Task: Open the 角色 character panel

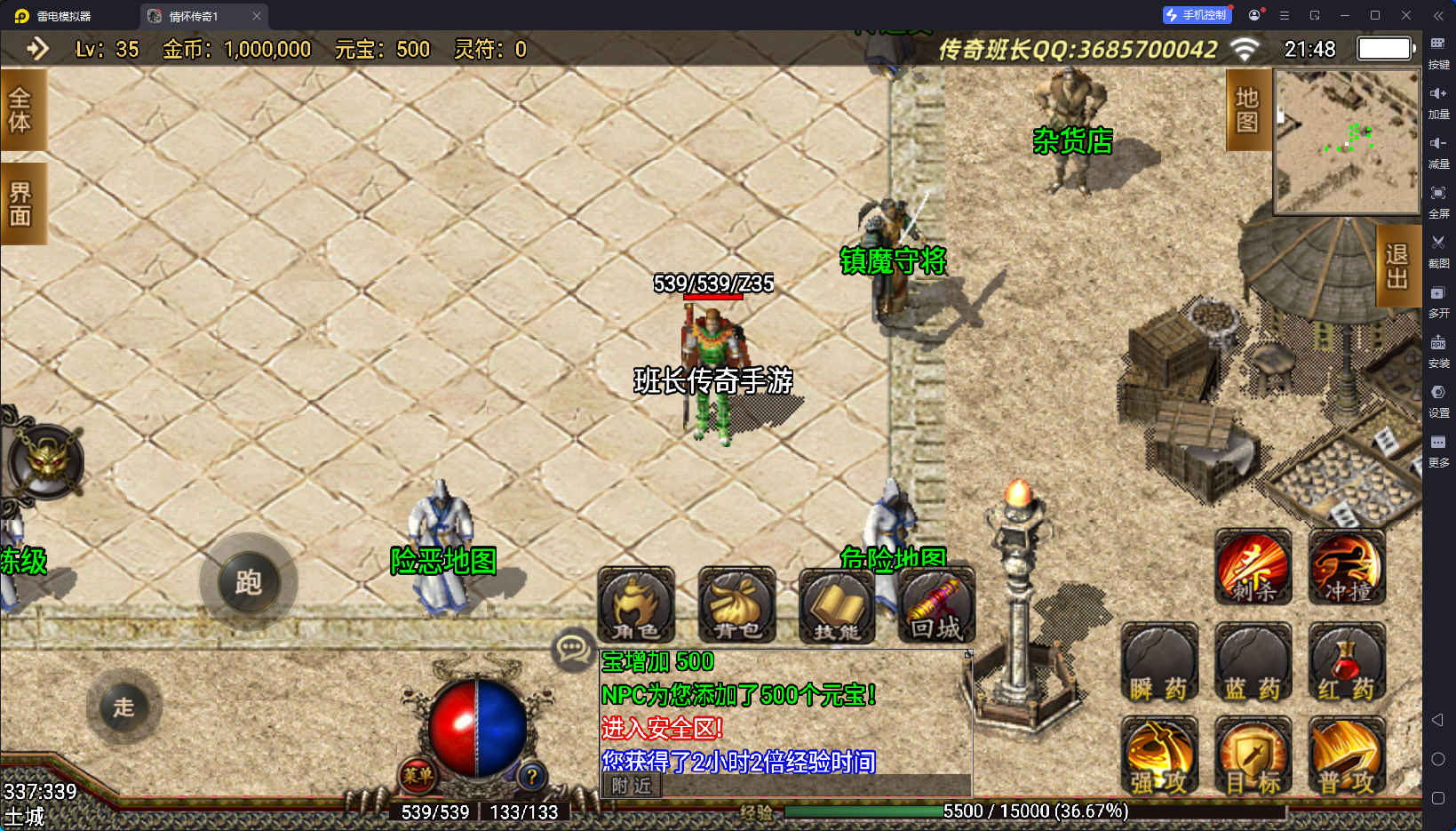Action: point(636,605)
